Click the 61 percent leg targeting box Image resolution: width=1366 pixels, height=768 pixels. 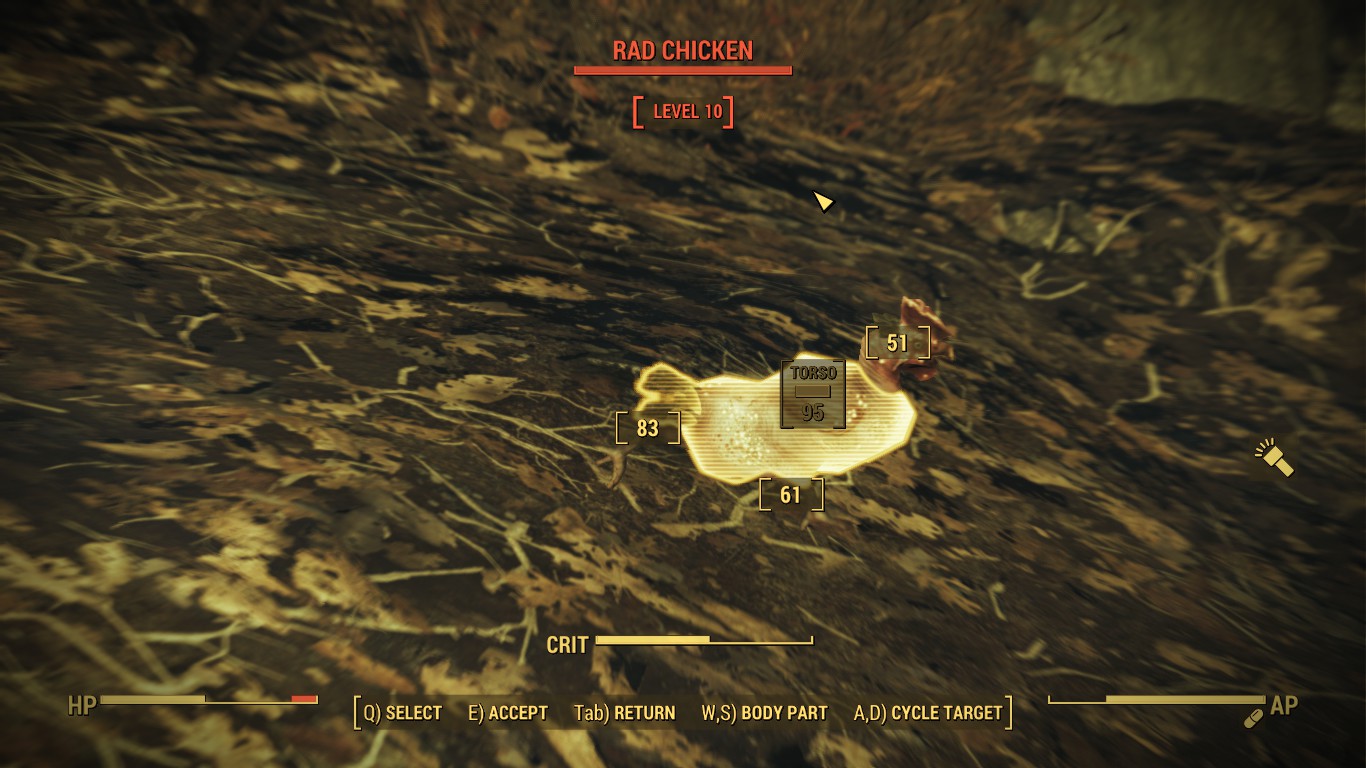(x=791, y=494)
